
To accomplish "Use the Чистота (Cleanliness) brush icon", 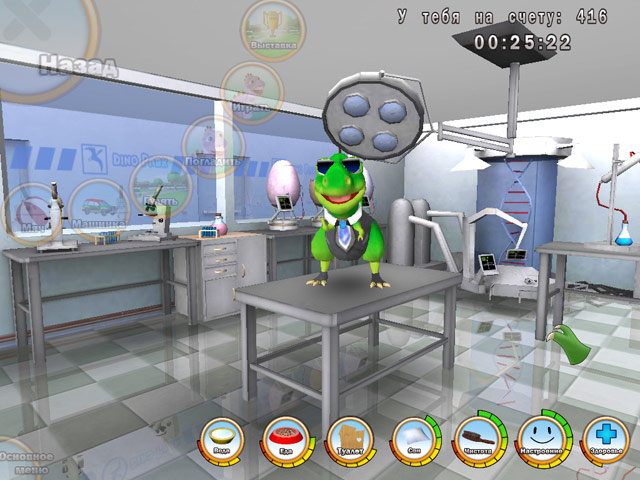I will [476, 439].
